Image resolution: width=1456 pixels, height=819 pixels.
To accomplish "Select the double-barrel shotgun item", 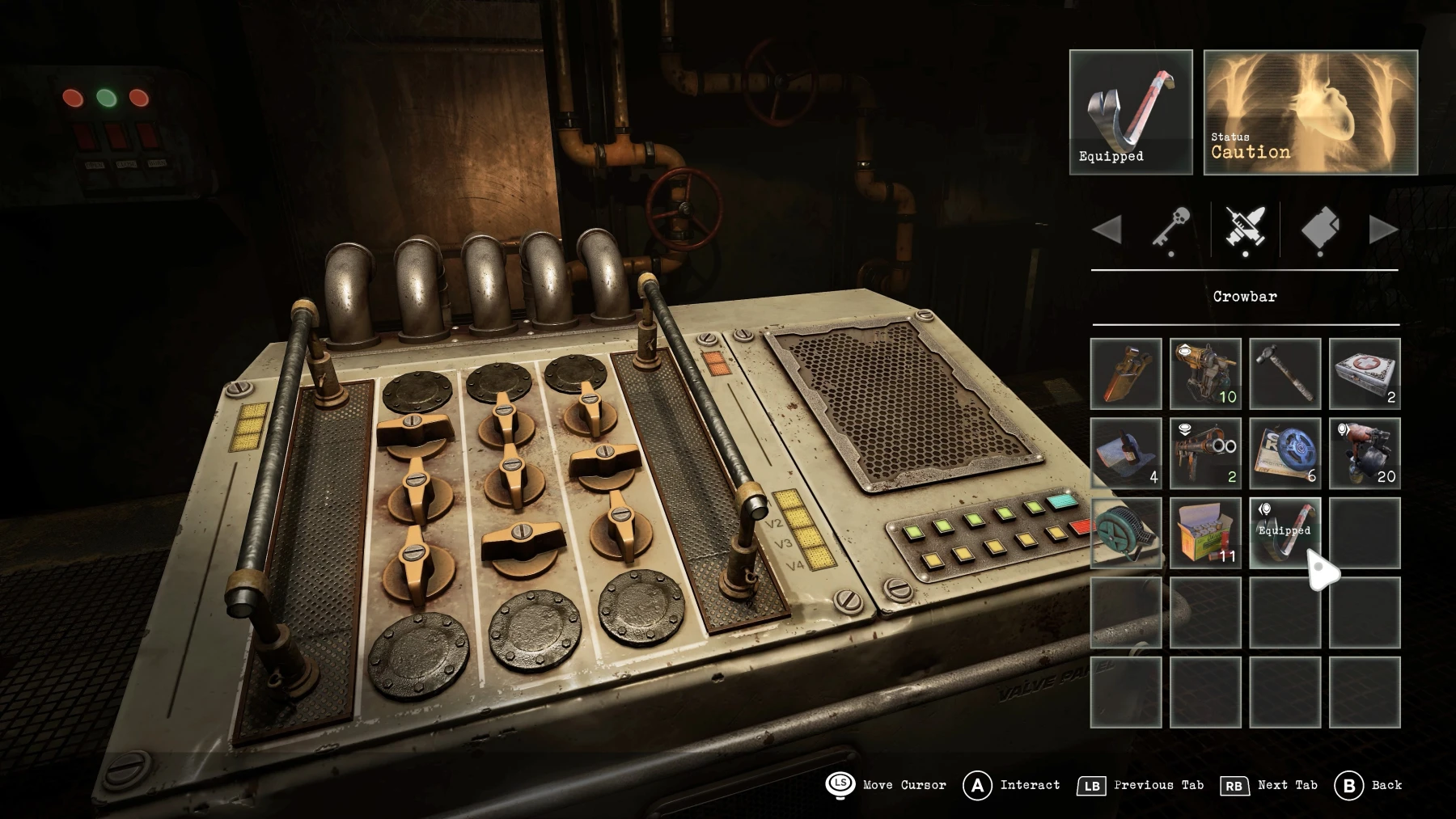I will [1205, 453].
